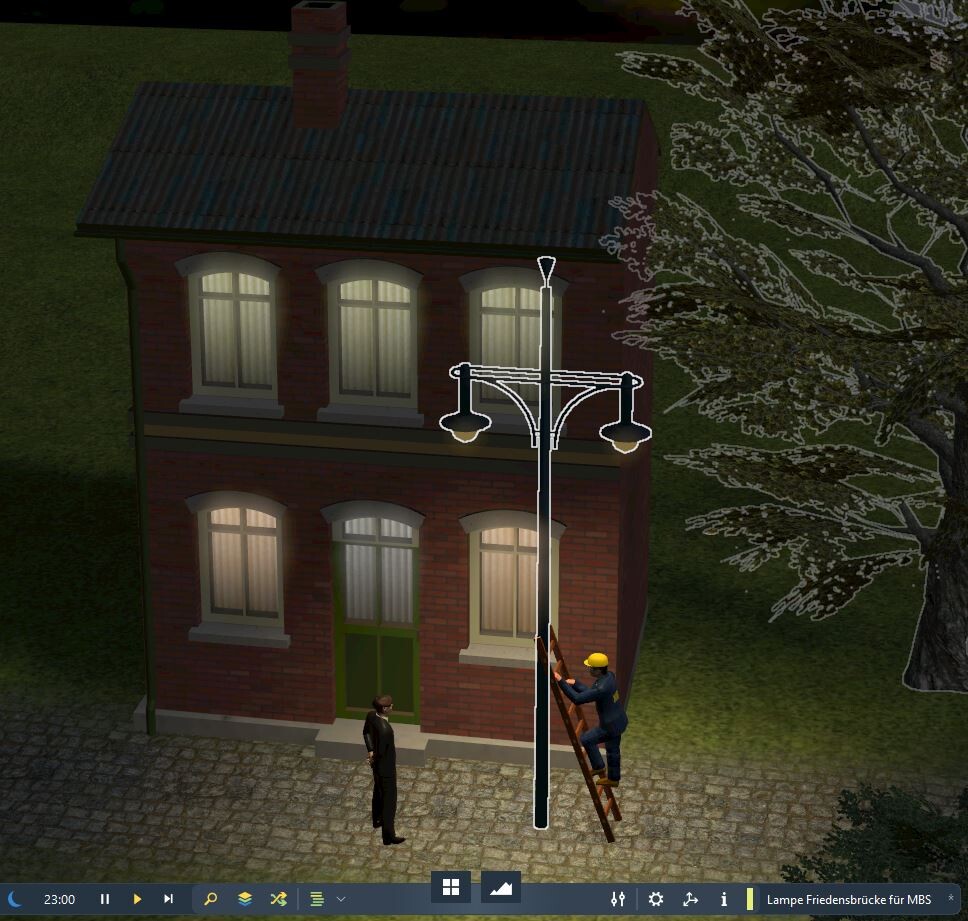Viewport: 968px width, 921px height.
Task: Select the Lampe Friedensbrücke für MBS label
Action: coord(848,899)
